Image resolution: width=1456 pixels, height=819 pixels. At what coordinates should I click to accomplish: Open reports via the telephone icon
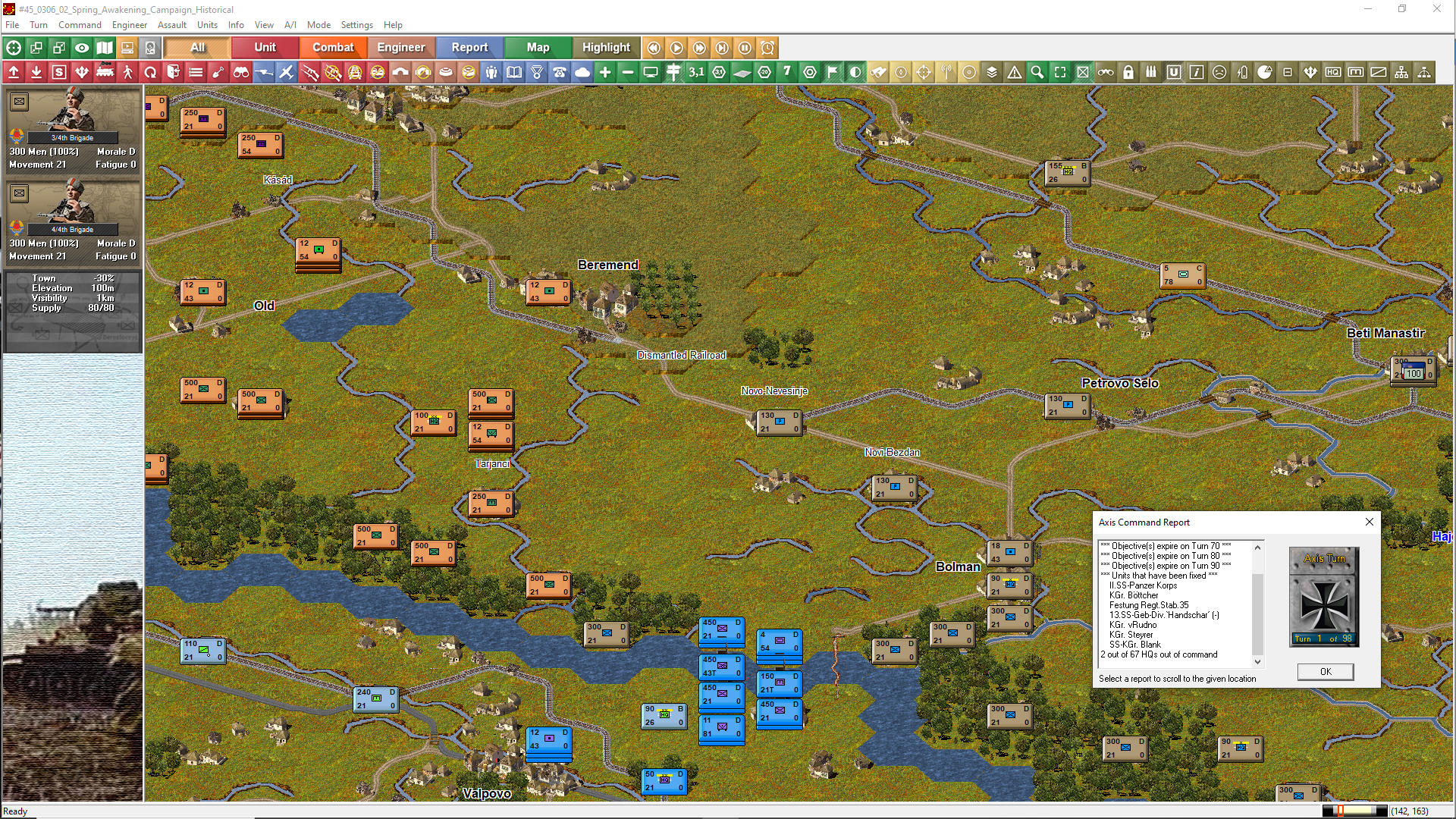(x=559, y=72)
